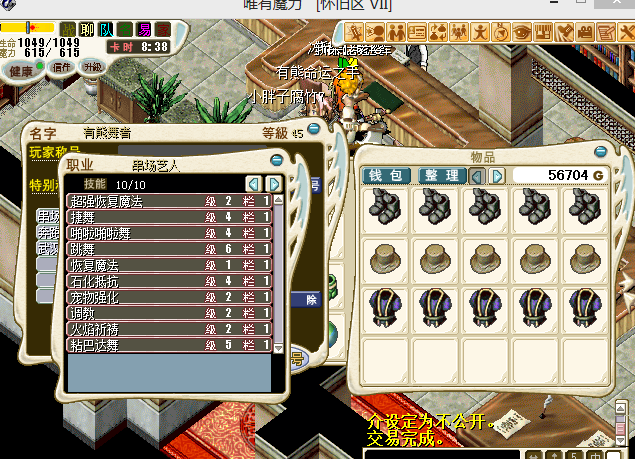Go to next skills page arrow
Image resolution: width=635 pixels, height=459 pixels.
[273, 184]
